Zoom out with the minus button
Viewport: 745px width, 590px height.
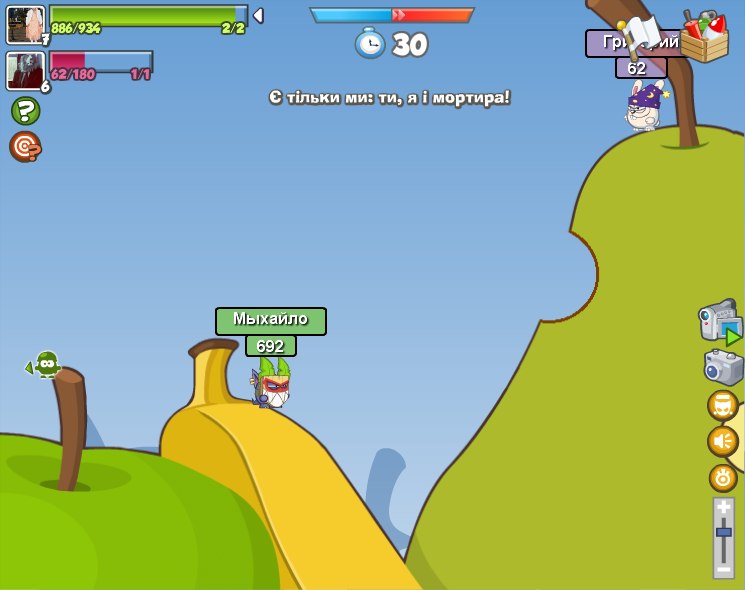click(x=723, y=568)
